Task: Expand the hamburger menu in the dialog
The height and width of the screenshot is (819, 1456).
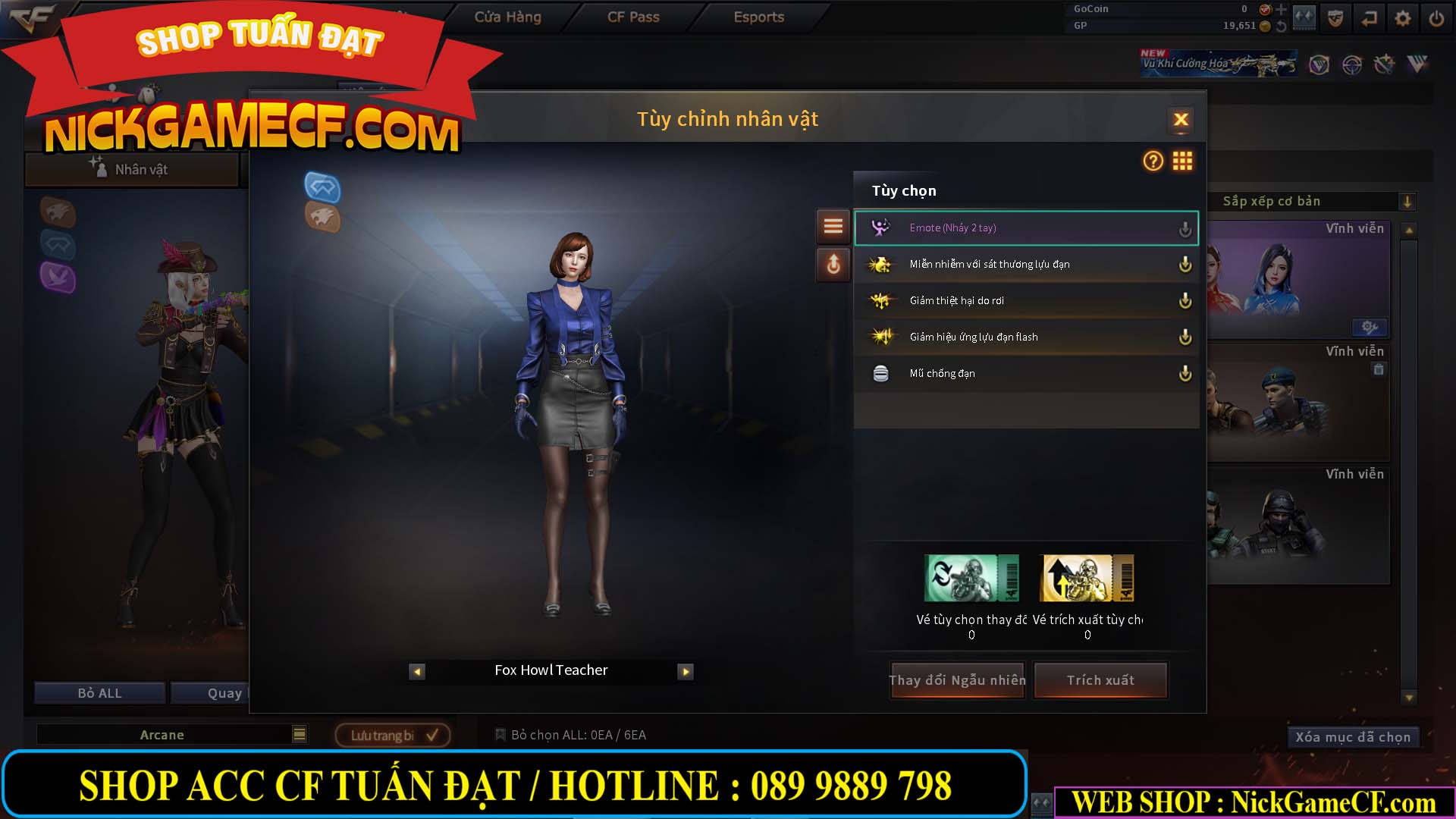Action: pyautogui.click(x=833, y=226)
